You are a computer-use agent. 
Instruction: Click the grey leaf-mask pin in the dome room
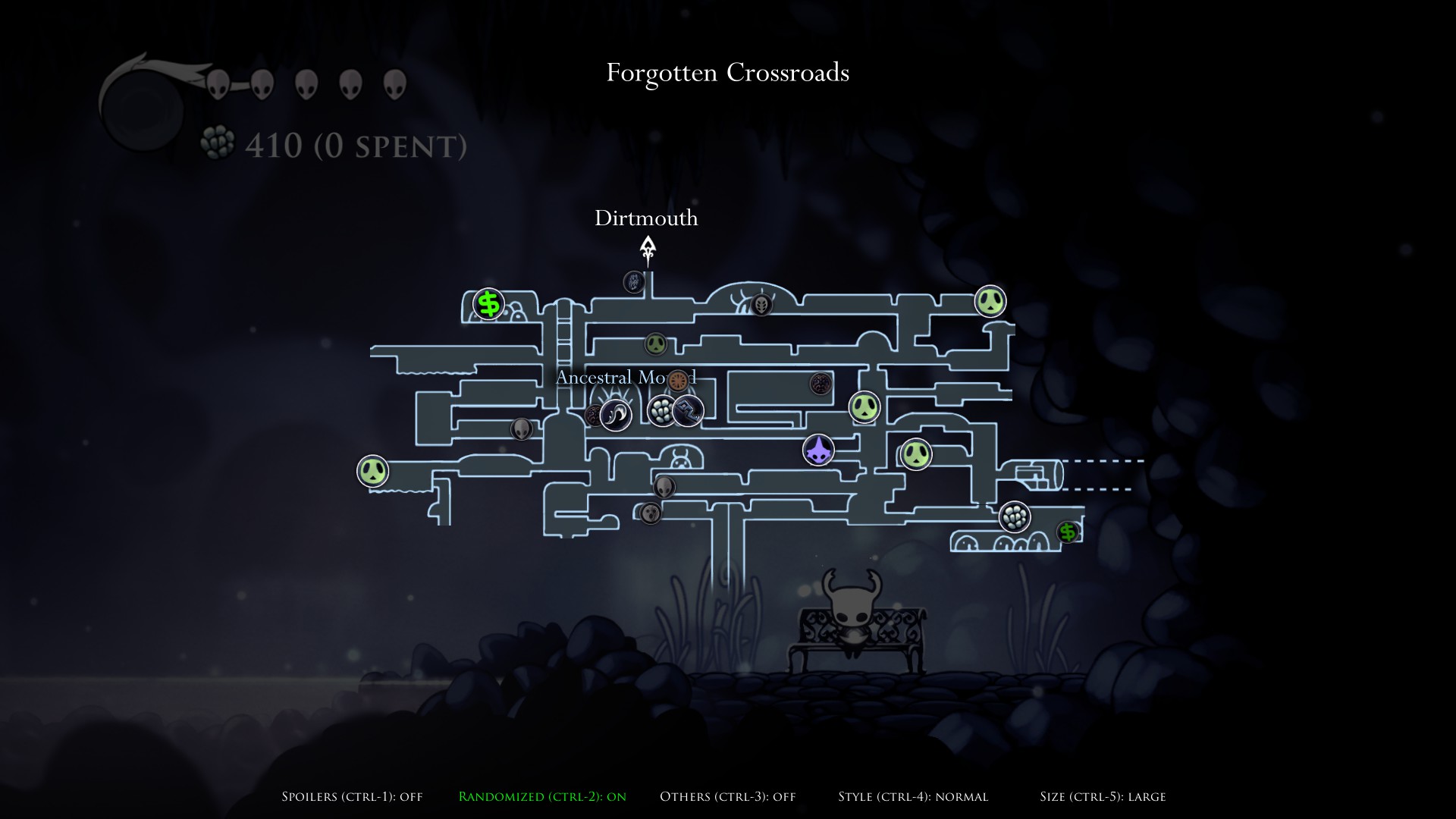[761, 305]
